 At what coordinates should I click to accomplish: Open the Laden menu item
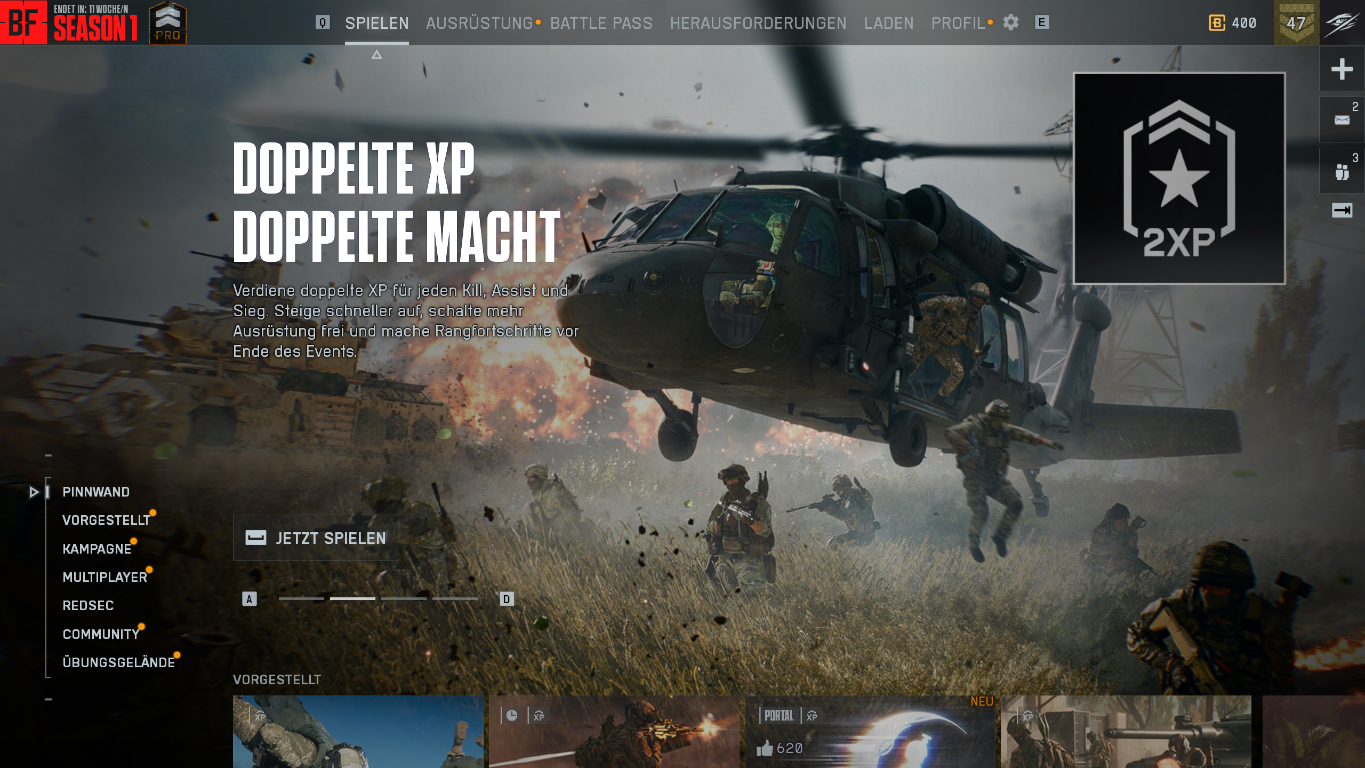tap(888, 22)
